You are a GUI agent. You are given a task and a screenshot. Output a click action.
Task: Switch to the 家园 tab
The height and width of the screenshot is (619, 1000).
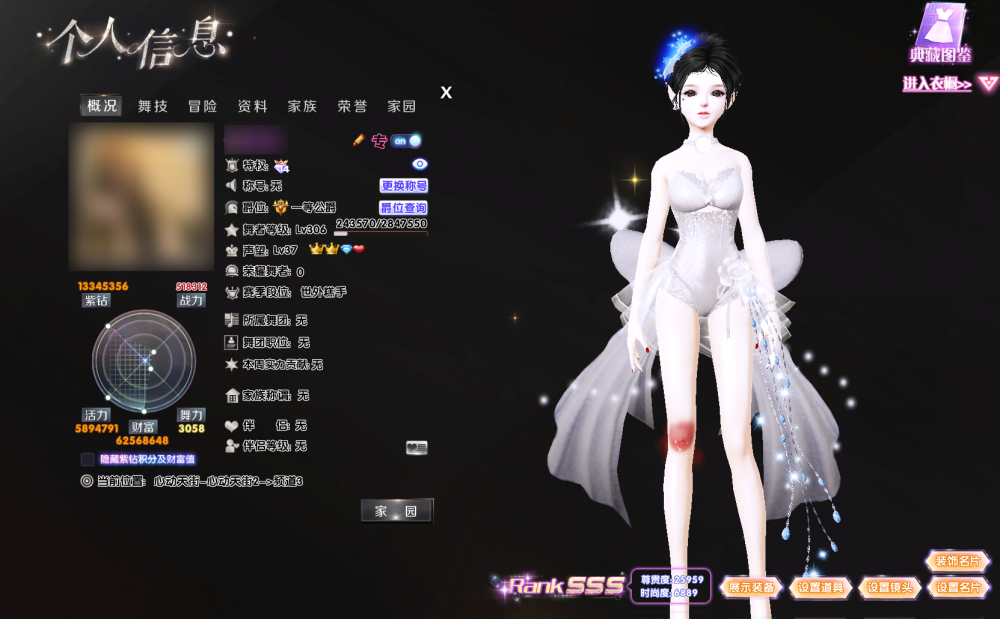[x=402, y=106]
